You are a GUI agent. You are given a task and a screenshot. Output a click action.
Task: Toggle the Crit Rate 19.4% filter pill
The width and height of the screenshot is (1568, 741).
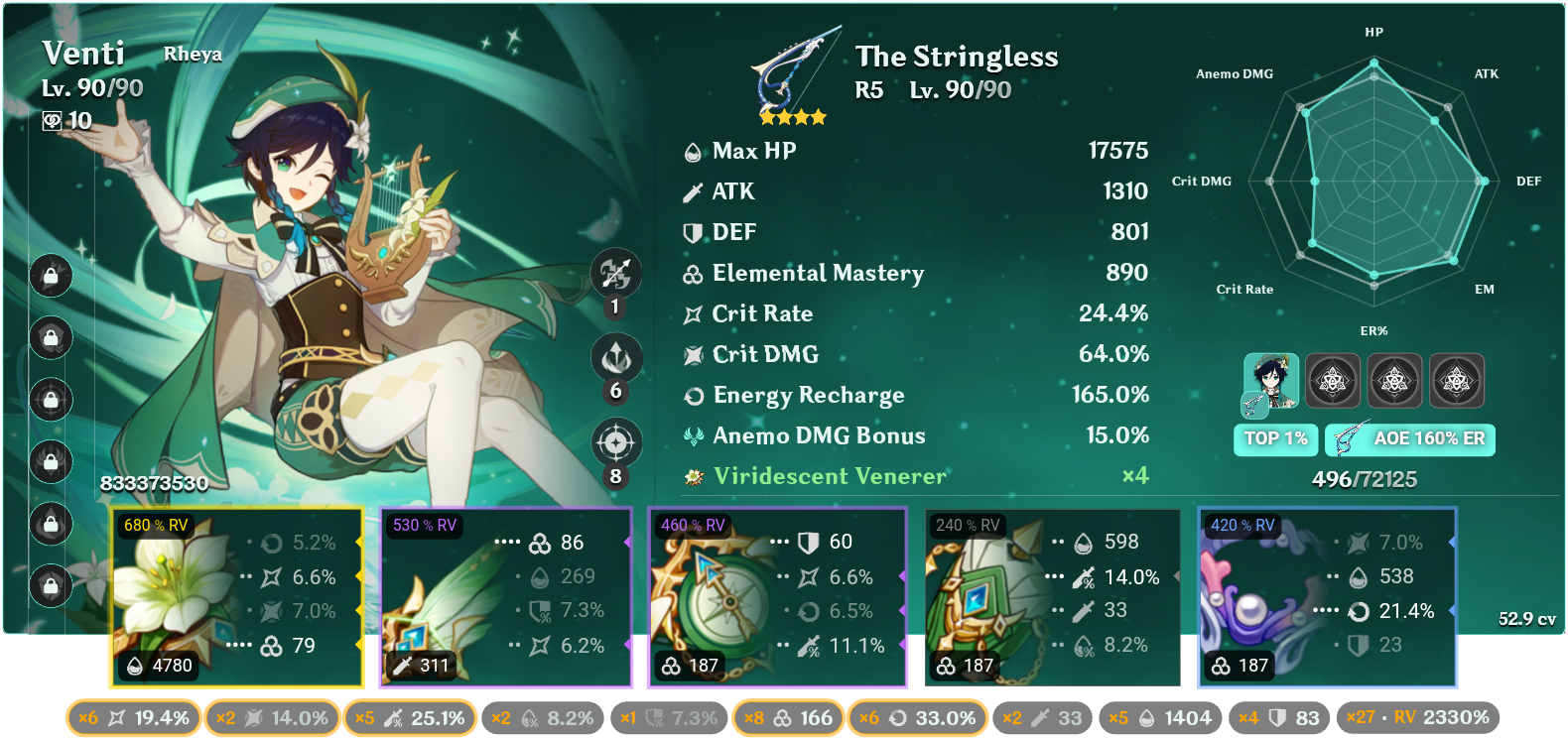click(x=132, y=717)
